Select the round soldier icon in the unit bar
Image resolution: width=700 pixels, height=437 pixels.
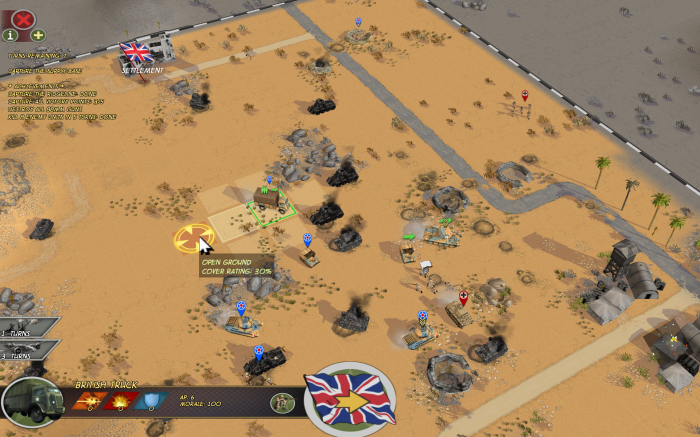point(282,402)
